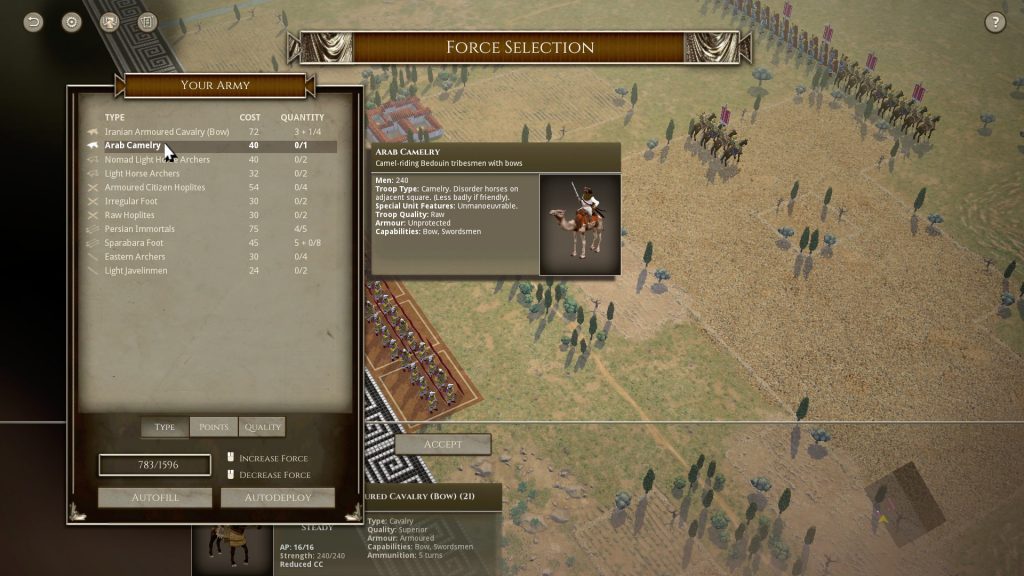Autofill the army selection
Image resolution: width=1024 pixels, height=576 pixels.
coord(155,497)
